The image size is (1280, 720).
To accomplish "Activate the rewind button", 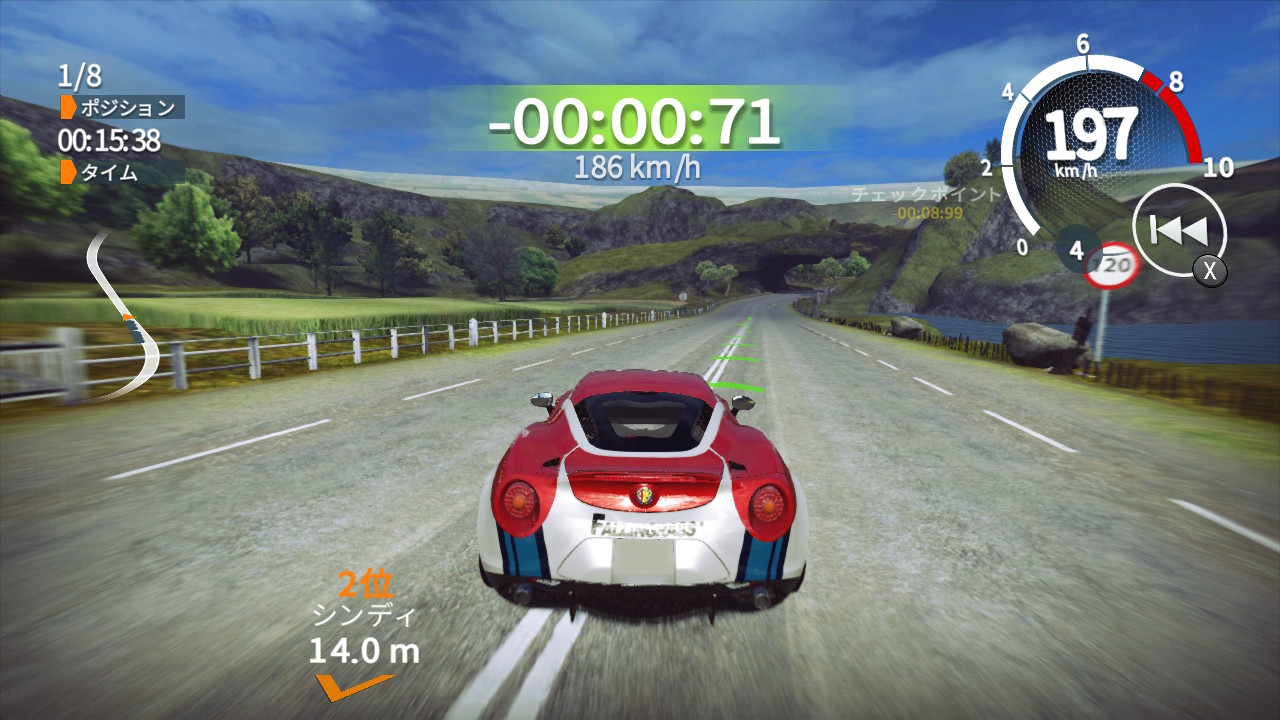I will pyautogui.click(x=1179, y=231).
